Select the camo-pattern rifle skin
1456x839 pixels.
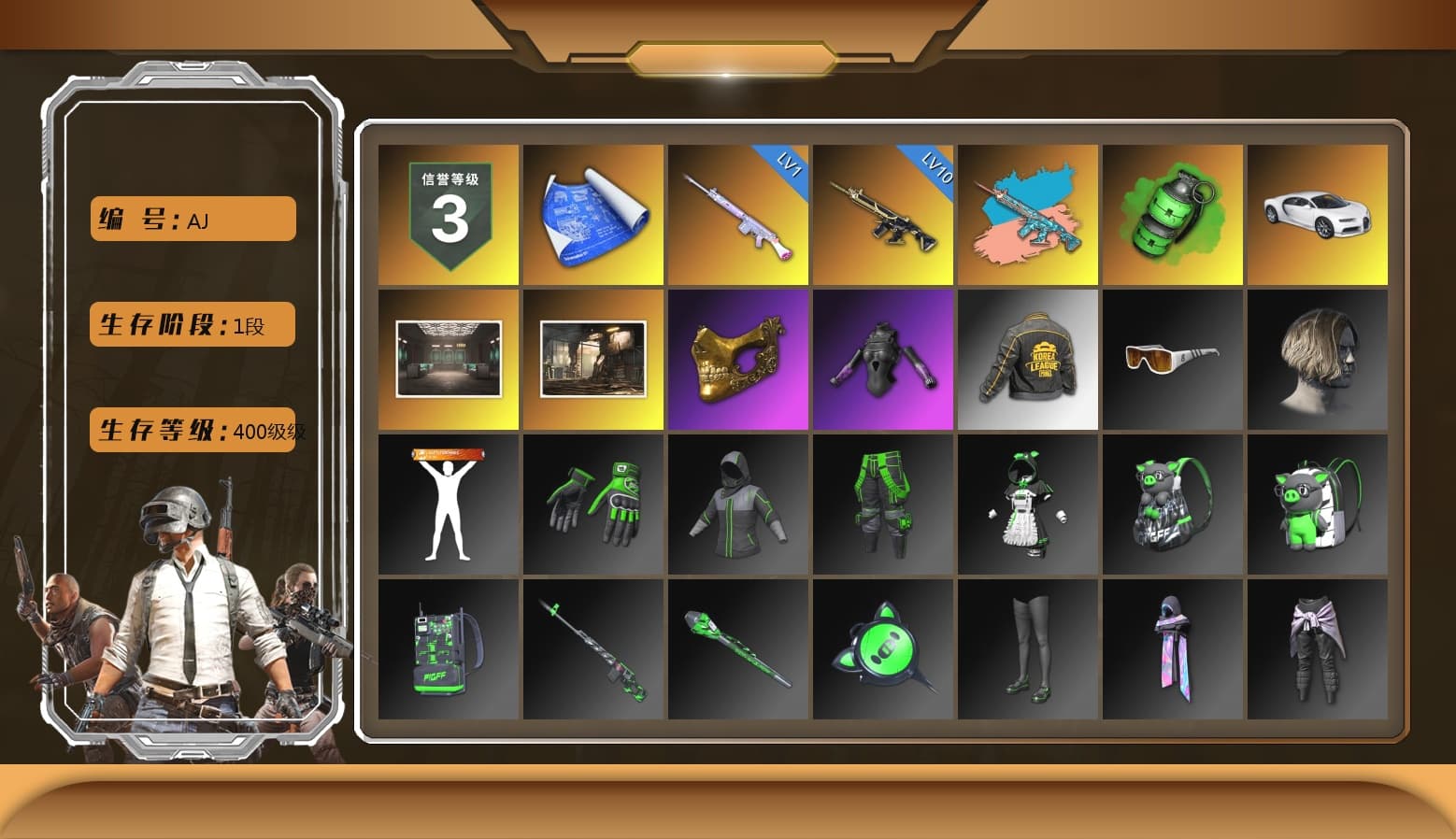1028,214
